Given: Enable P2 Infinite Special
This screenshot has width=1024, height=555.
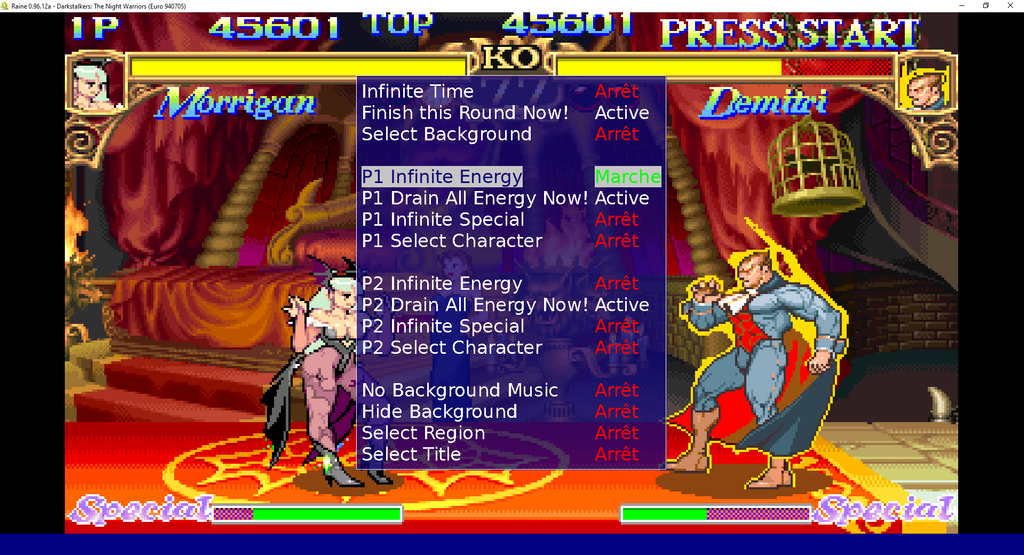Looking at the screenshot, I should tap(443, 326).
